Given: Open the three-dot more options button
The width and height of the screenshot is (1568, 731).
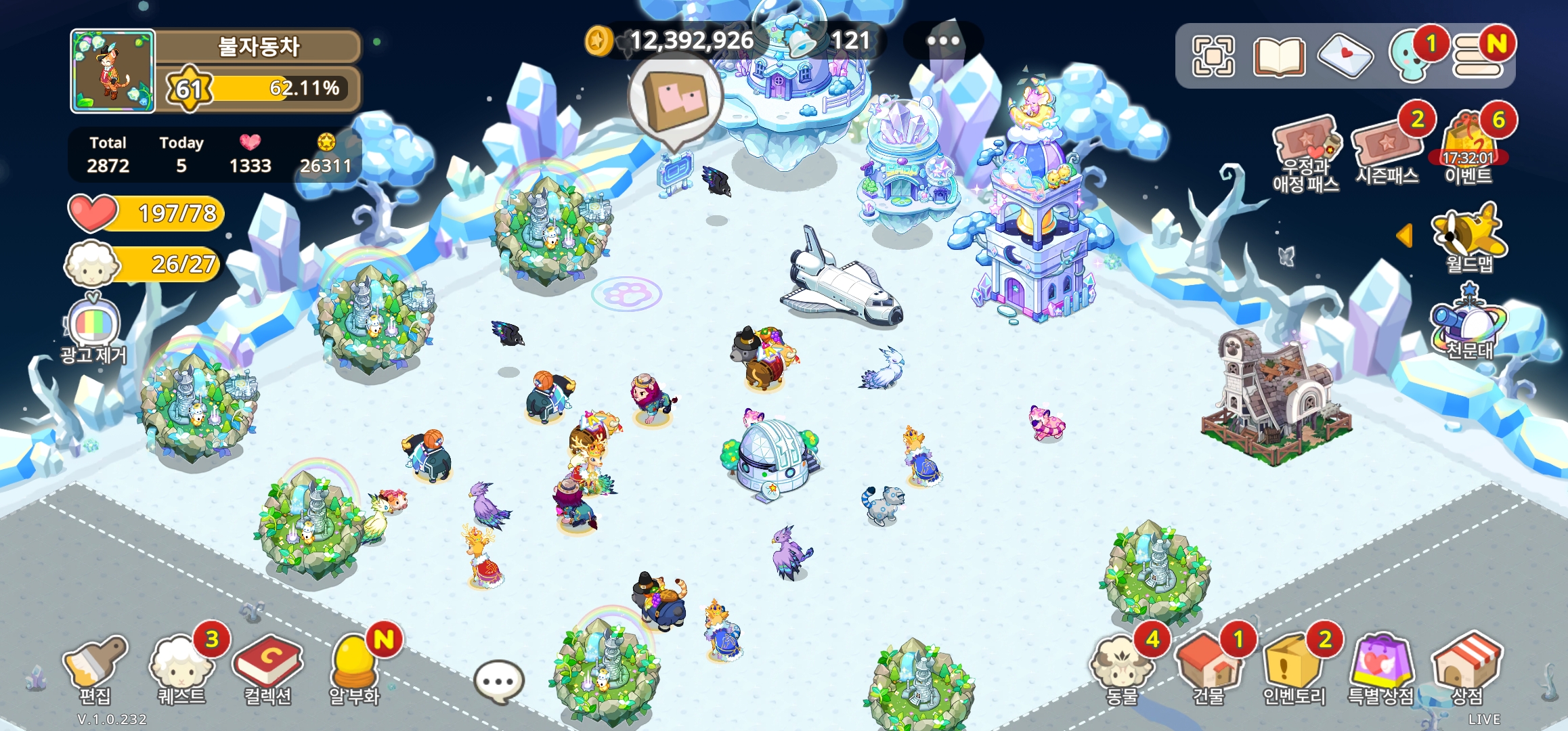Looking at the screenshot, I should tap(942, 41).
